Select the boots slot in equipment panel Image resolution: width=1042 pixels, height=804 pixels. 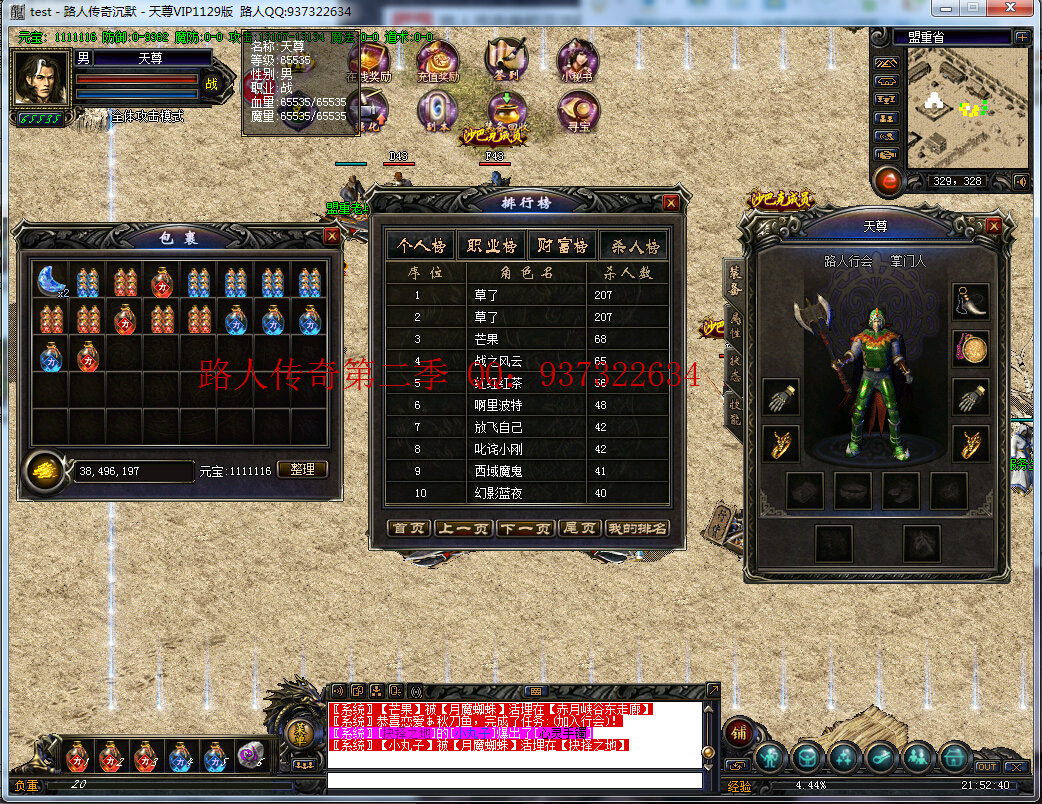pyautogui.click(x=970, y=300)
